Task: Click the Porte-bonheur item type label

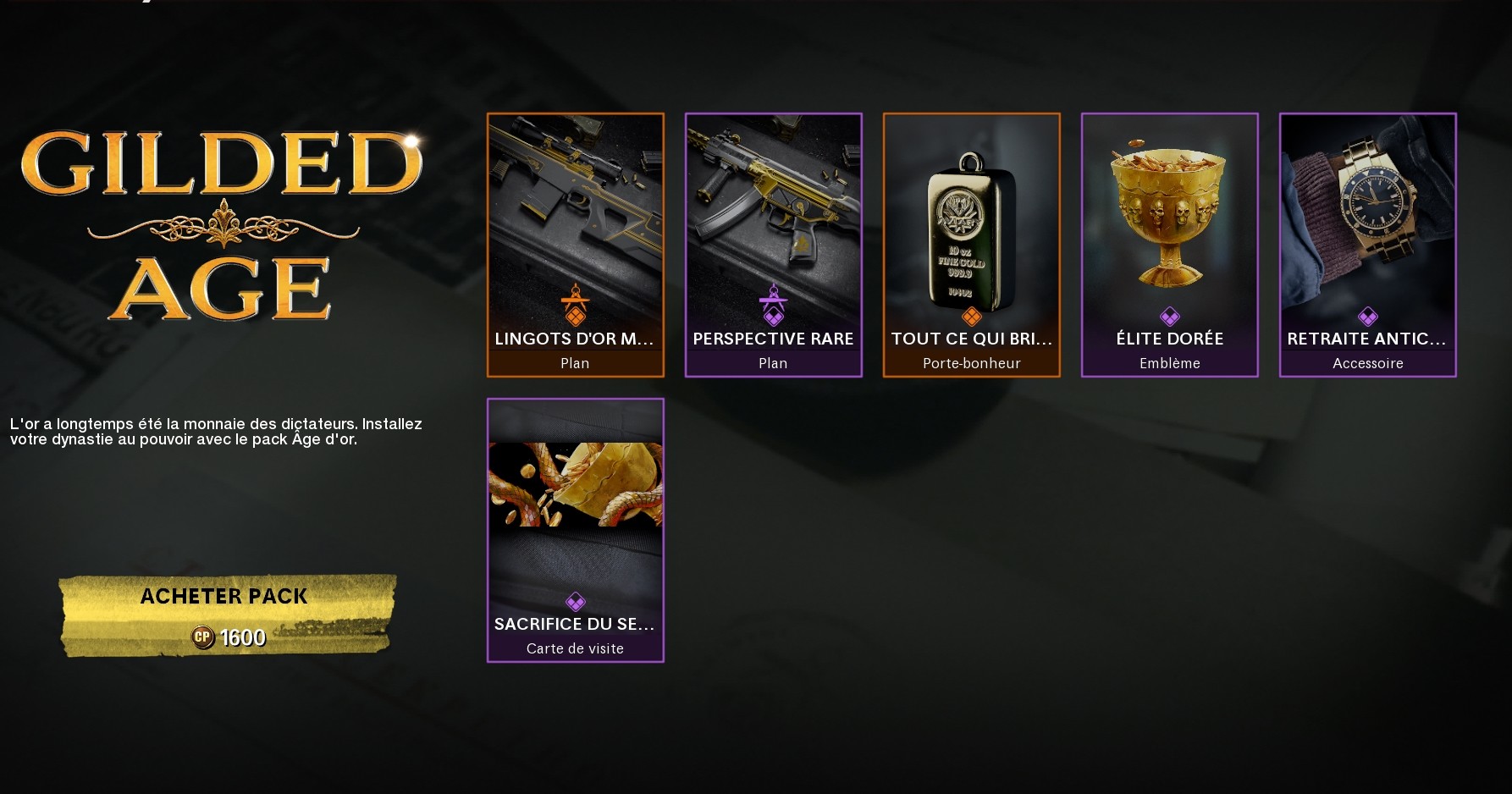Action: (971, 362)
